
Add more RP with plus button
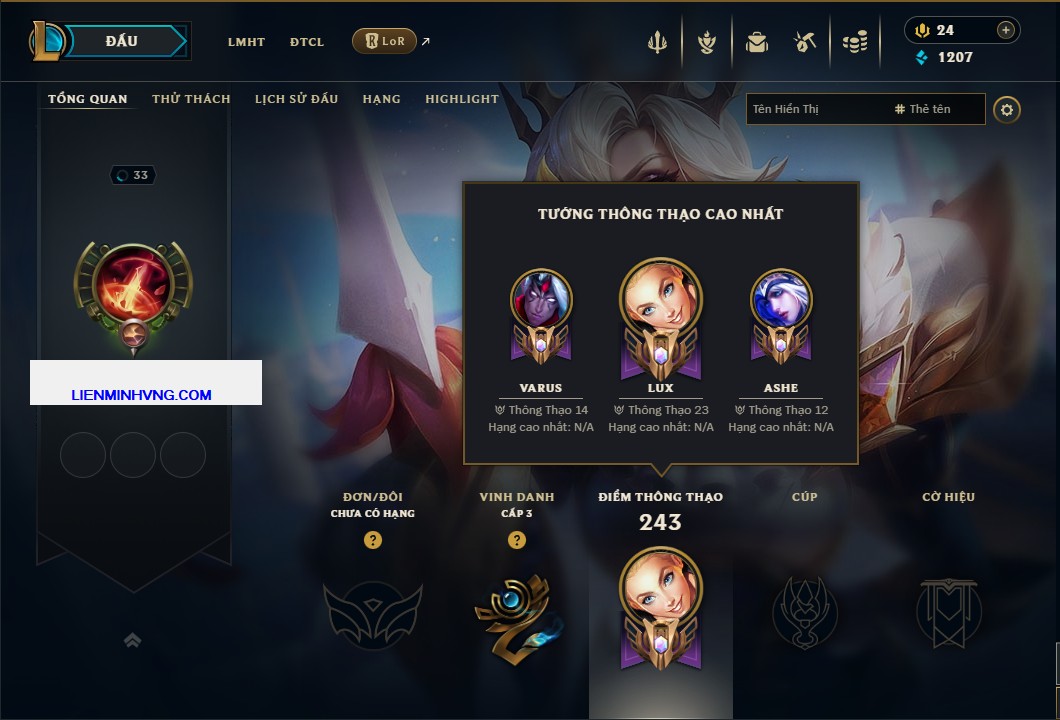click(x=1005, y=30)
